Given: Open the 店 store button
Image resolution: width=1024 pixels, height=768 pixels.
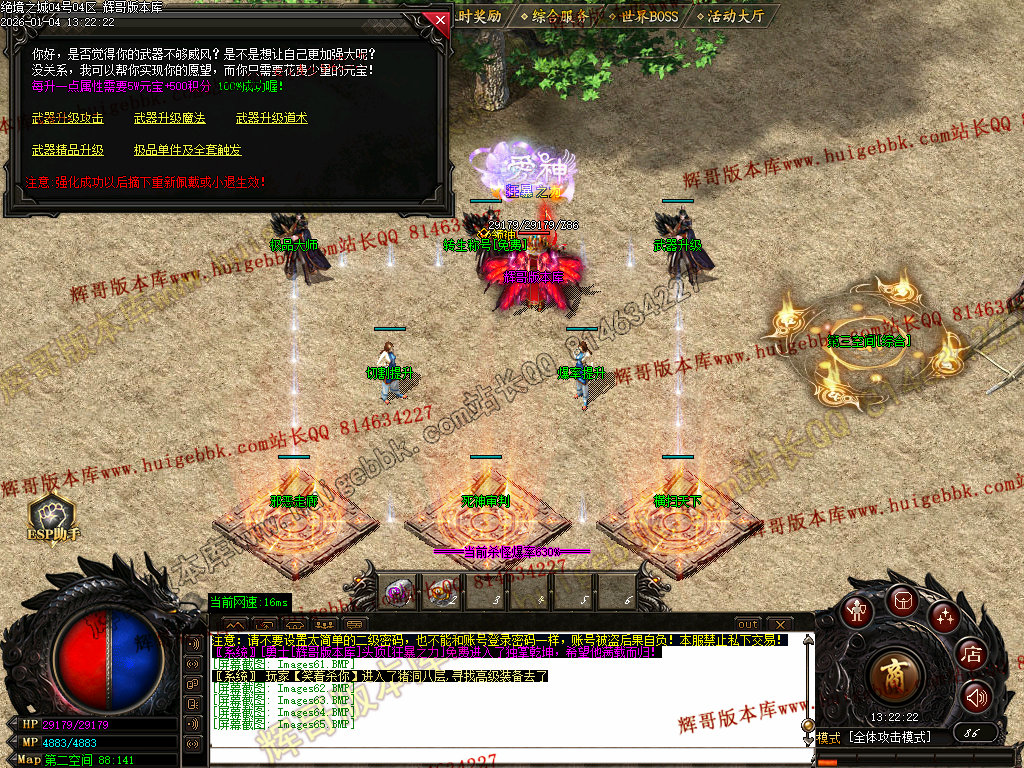Looking at the screenshot, I should click(x=970, y=654).
